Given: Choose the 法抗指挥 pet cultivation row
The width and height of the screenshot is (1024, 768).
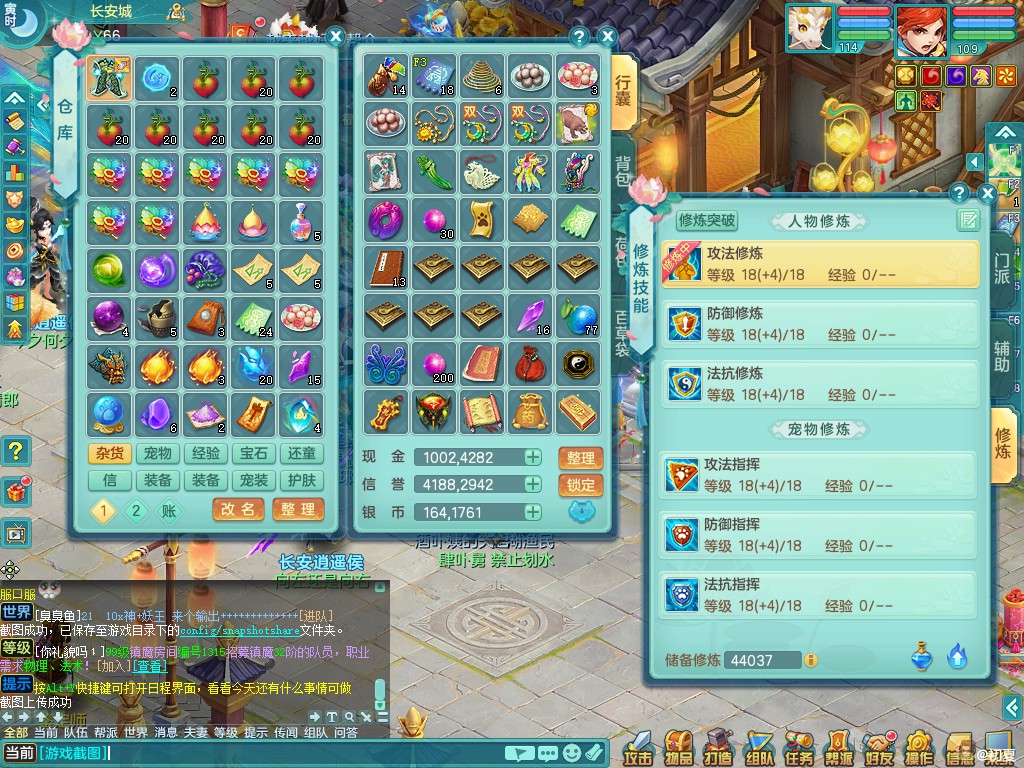Looking at the screenshot, I should pyautogui.click(x=820, y=594).
